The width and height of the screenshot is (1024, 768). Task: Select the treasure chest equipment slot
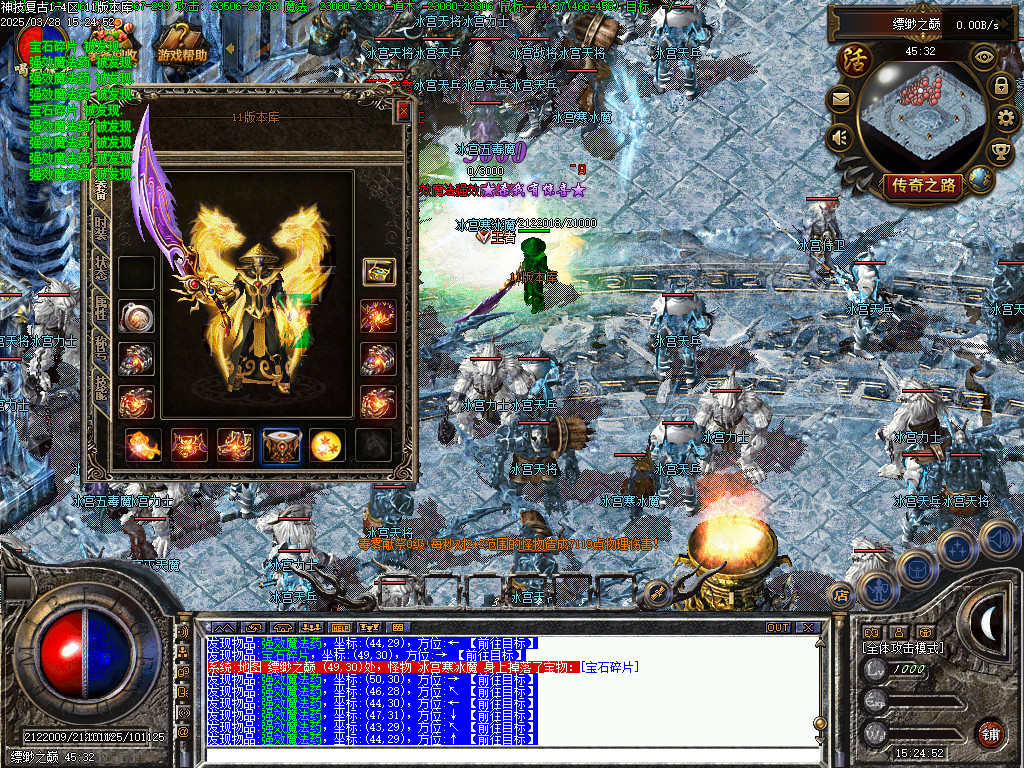pyautogui.click(x=379, y=272)
